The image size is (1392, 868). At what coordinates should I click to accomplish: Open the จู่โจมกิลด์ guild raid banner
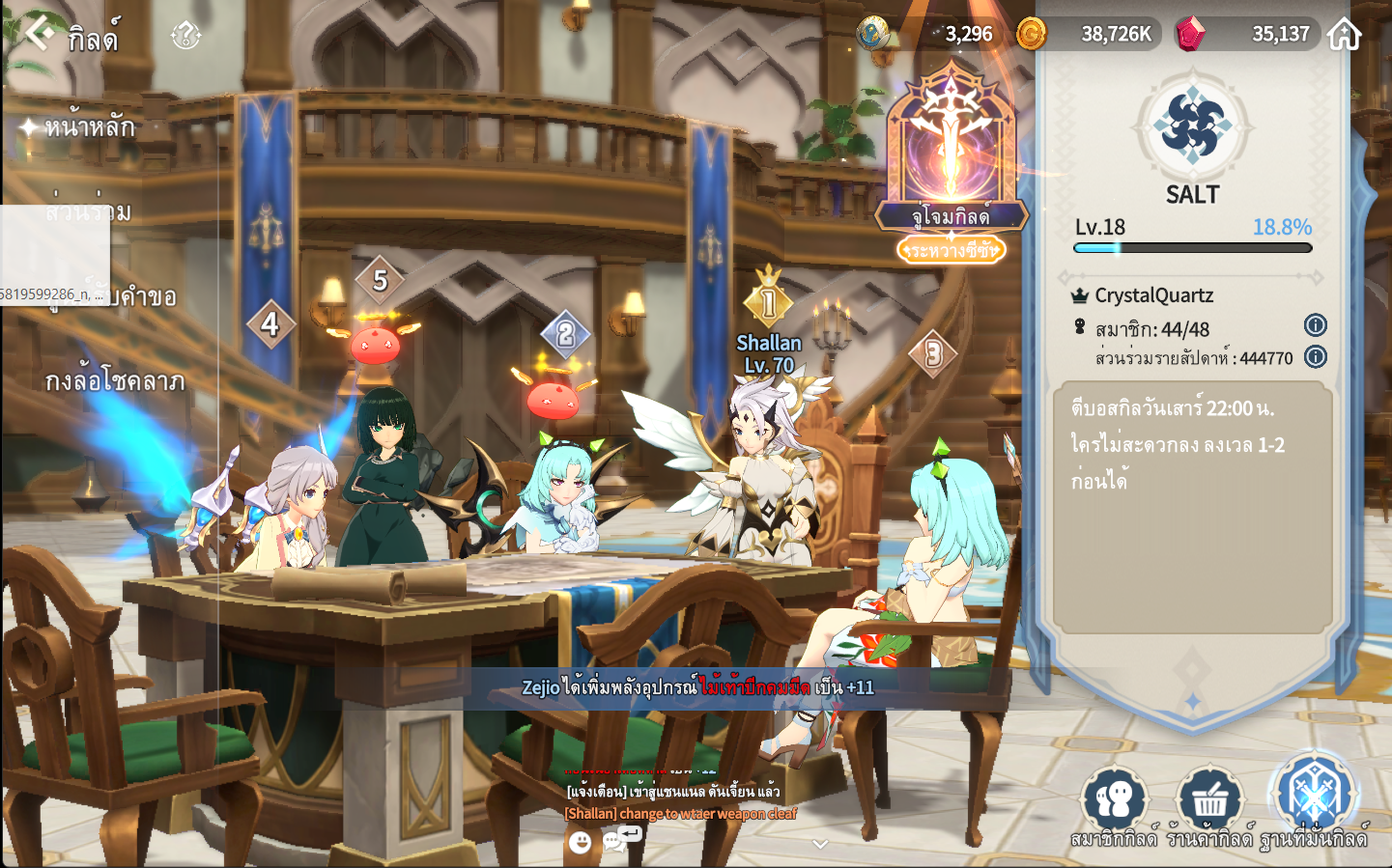click(952, 159)
